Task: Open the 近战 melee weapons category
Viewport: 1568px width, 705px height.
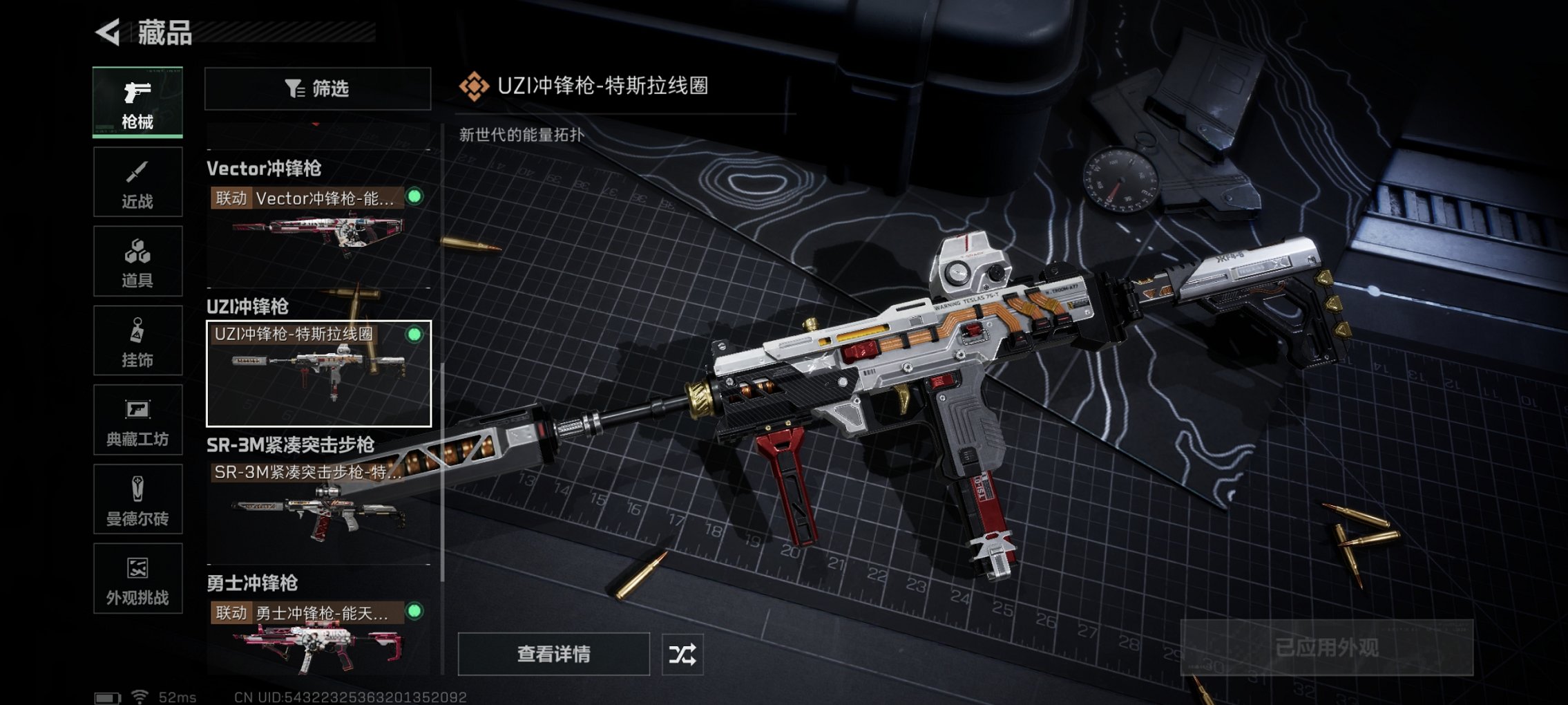Action: [x=137, y=182]
